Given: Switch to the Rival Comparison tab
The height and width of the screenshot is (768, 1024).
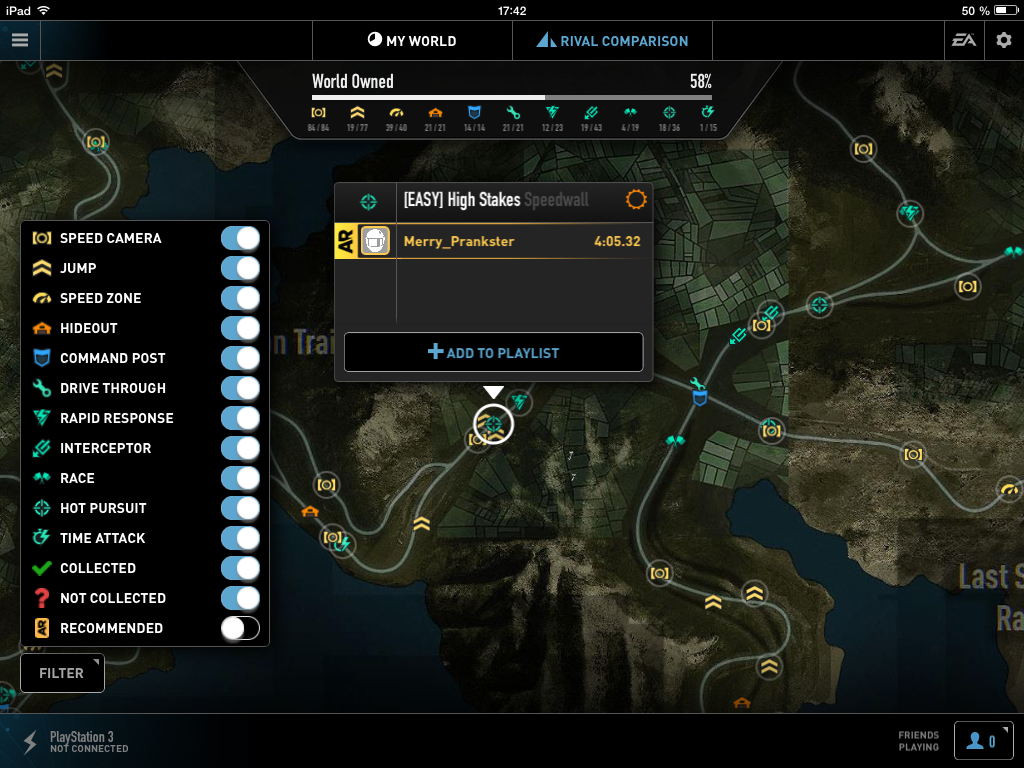Looking at the screenshot, I should click(x=612, y=41).
